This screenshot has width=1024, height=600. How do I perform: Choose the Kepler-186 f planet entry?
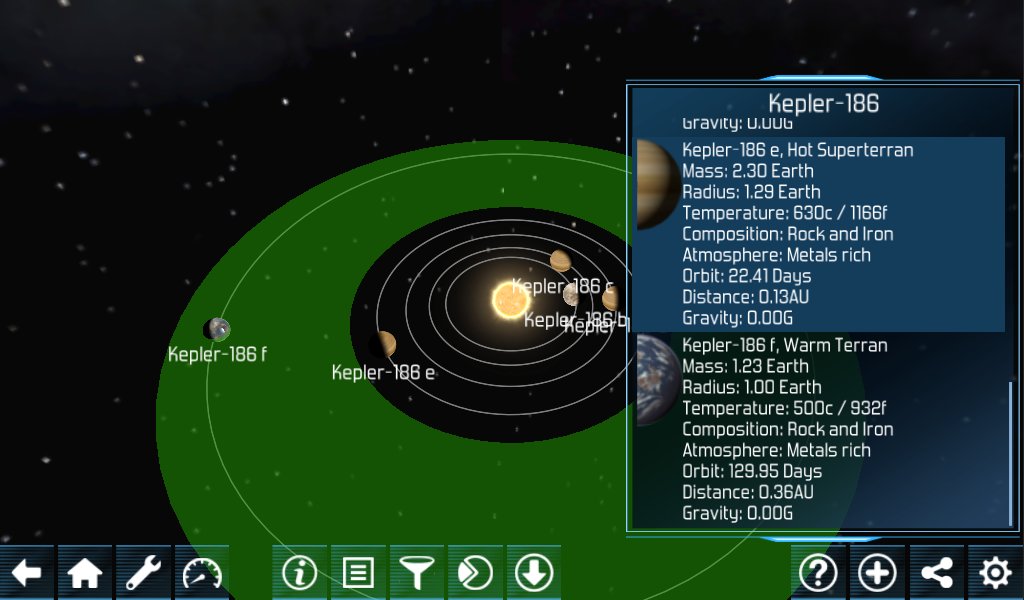820,429
